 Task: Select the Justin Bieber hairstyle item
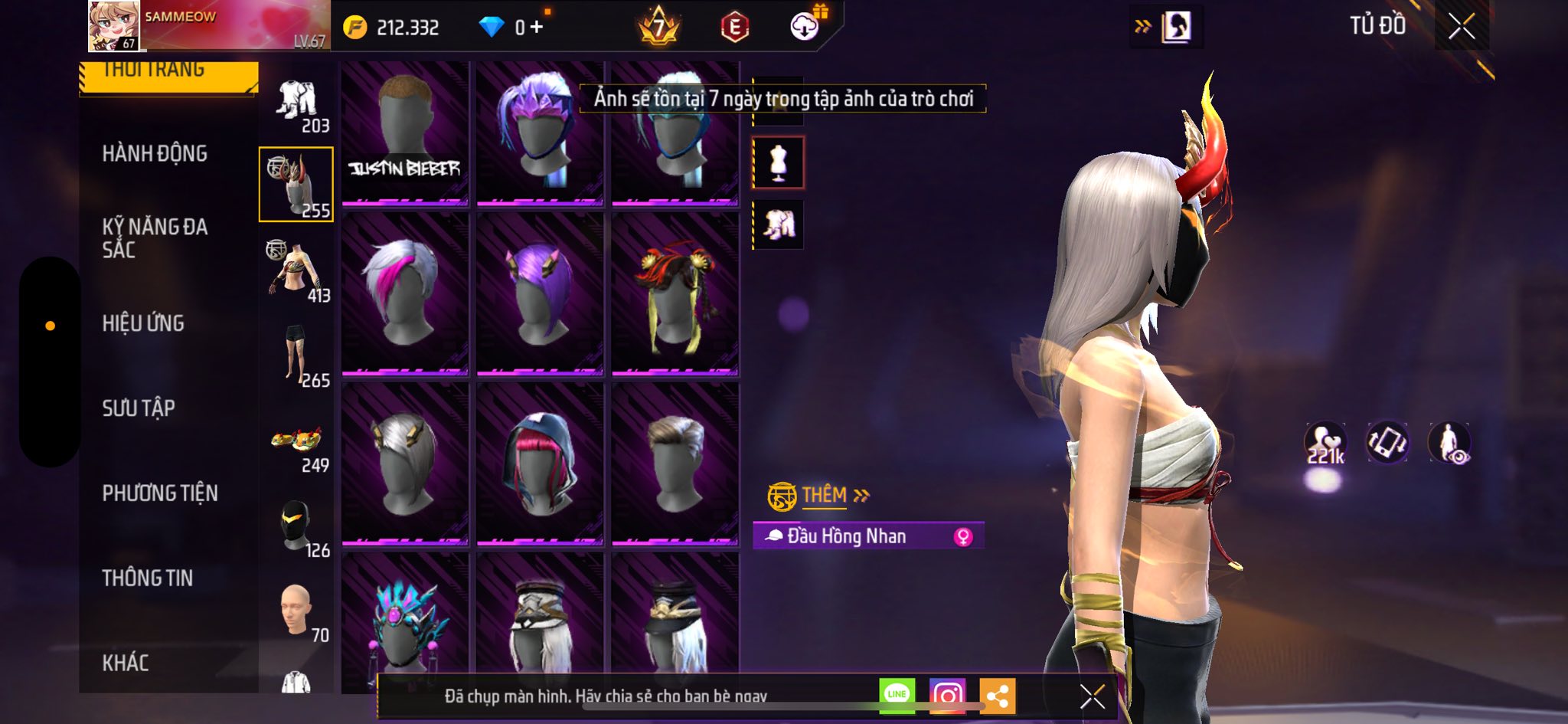click(x=405, y=135)
